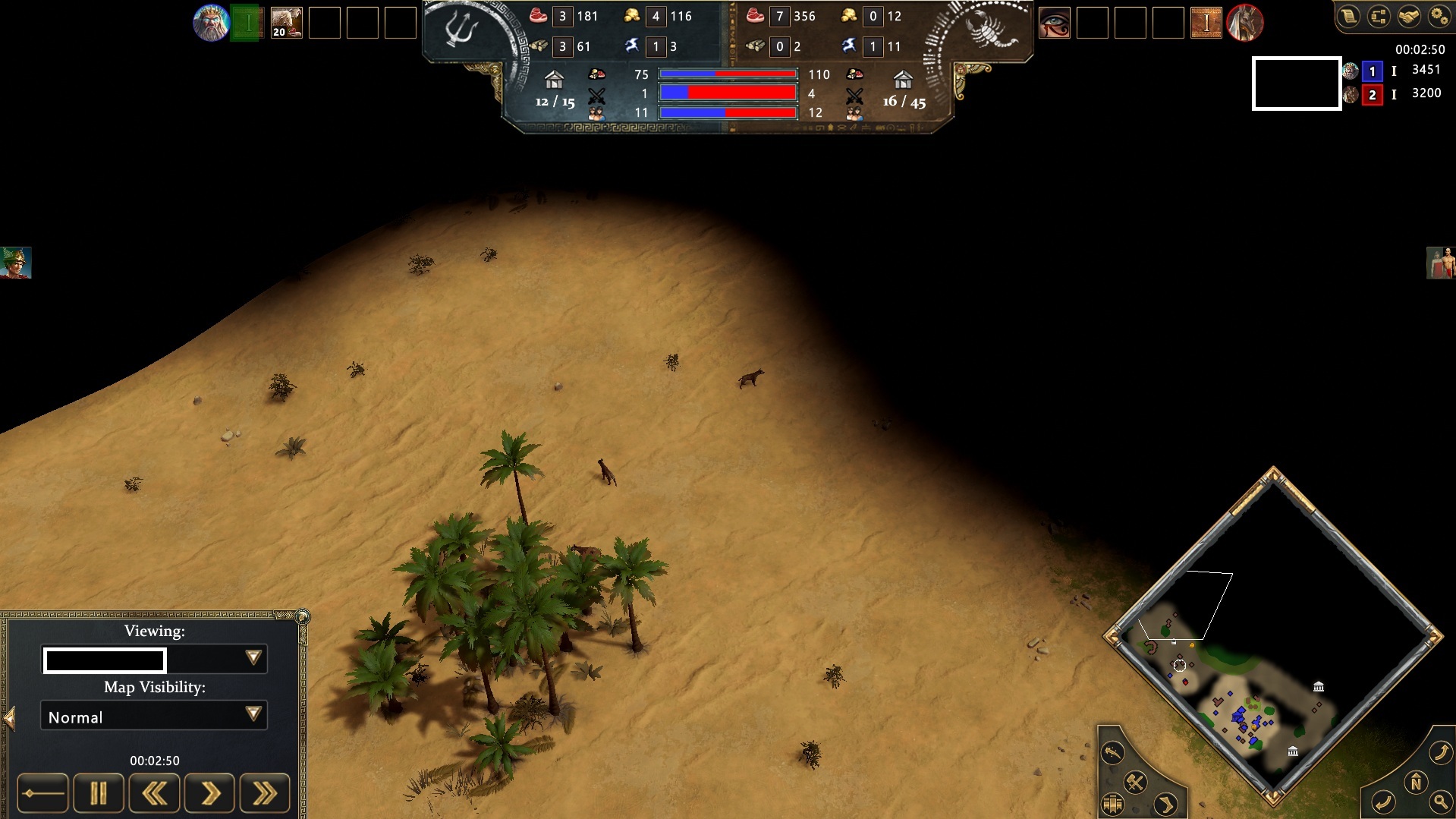
Task: Pause the replay playback
Action: point(98,794)
